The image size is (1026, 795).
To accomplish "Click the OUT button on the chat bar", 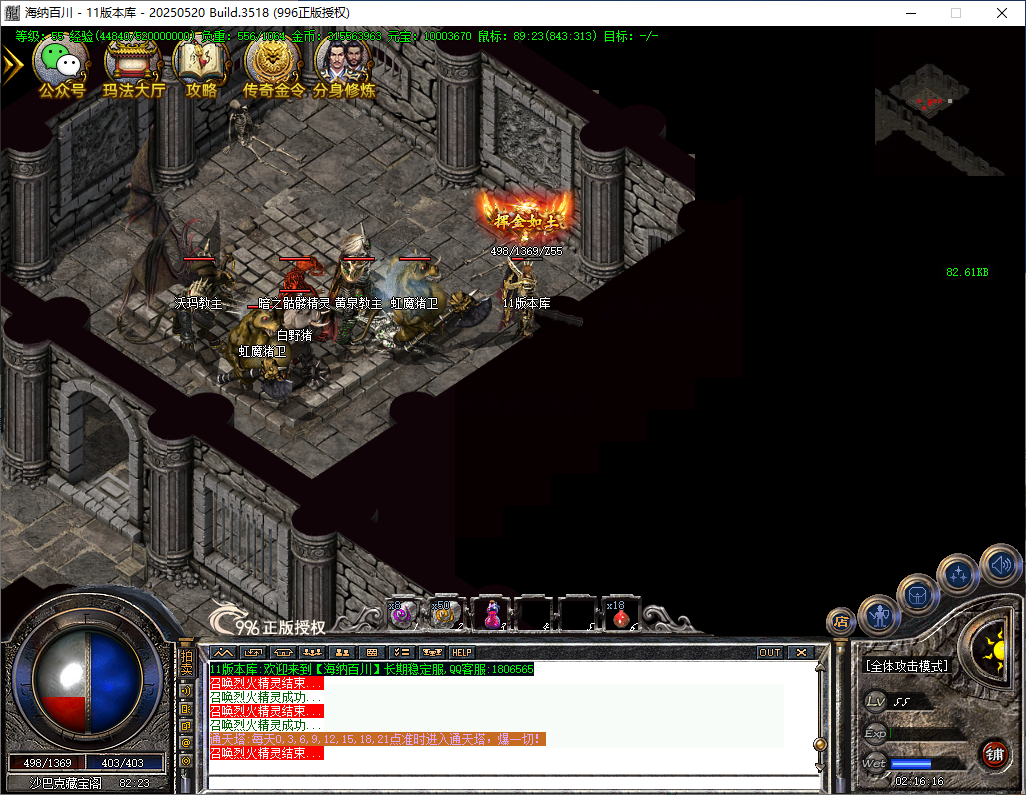I will tap(769, 652).
